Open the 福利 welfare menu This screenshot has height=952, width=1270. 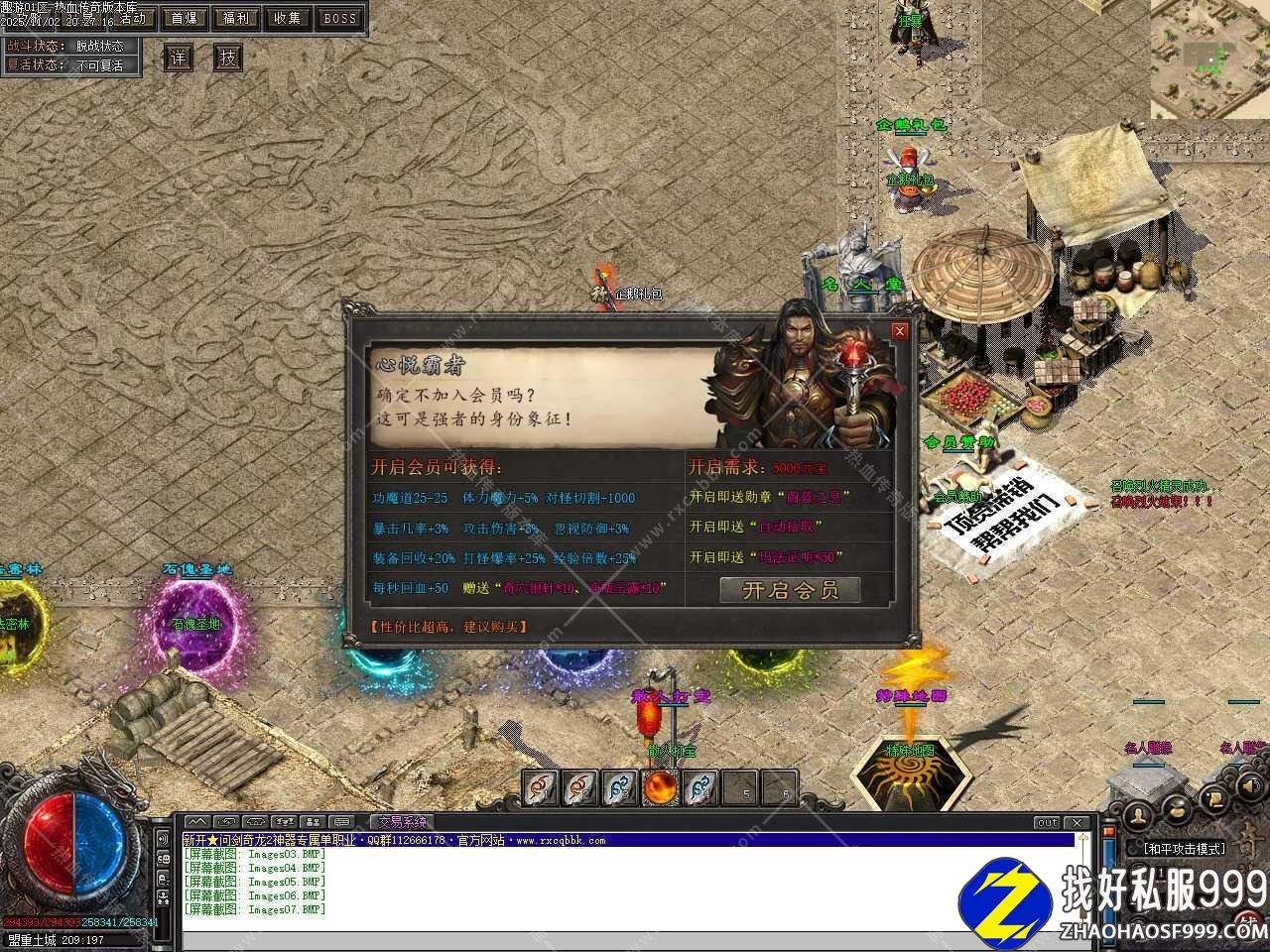click(x=236, y=18)
